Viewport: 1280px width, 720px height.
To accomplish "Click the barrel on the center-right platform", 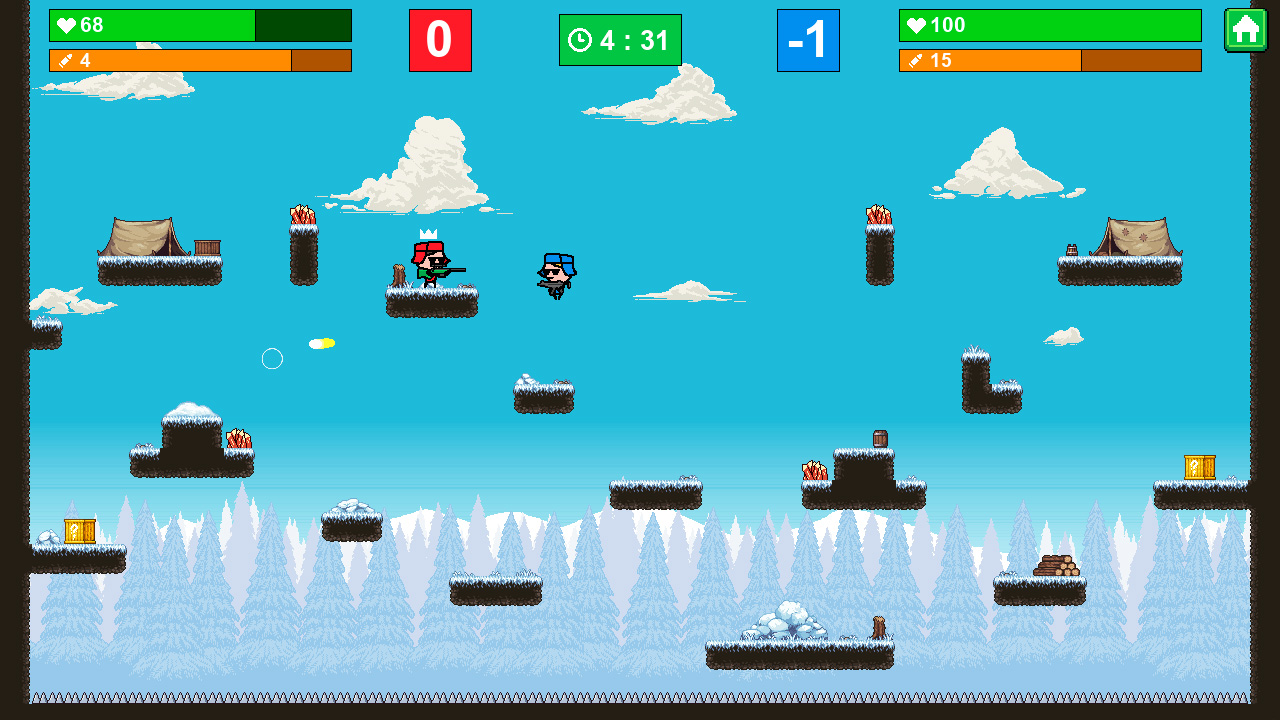I will [880, 438].
